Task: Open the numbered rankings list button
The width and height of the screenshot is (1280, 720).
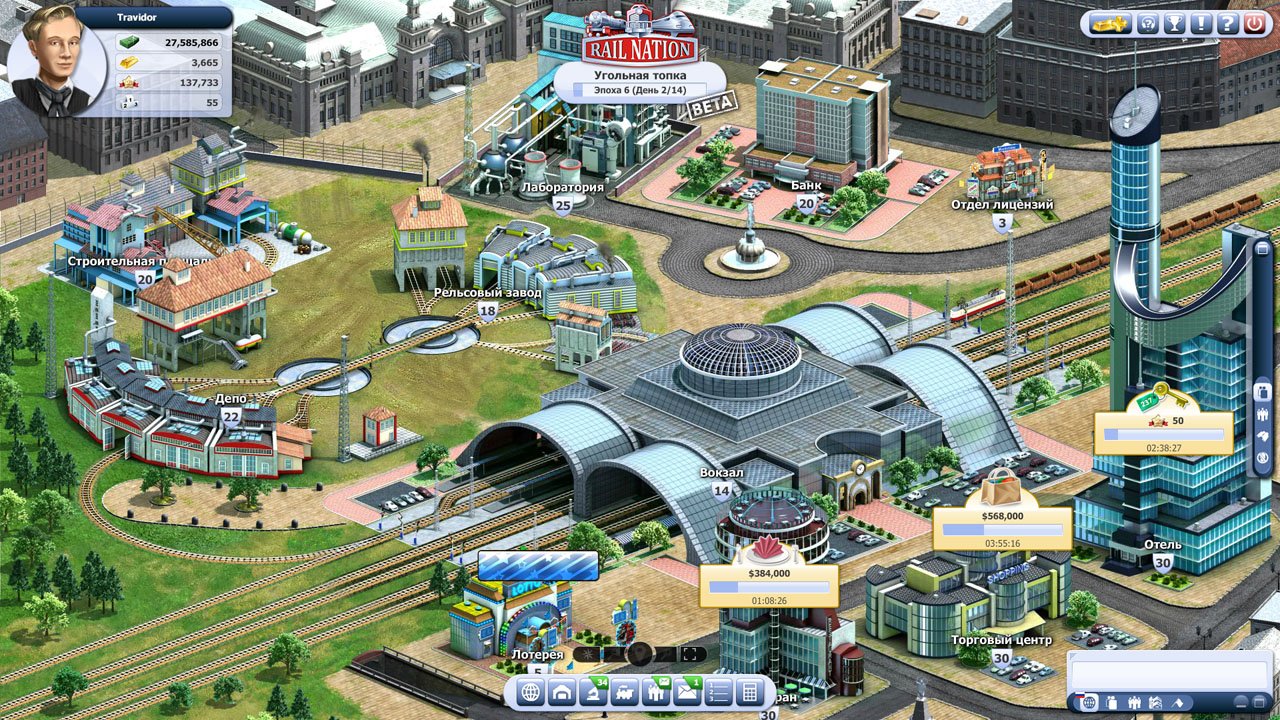Action: [717, 692]
